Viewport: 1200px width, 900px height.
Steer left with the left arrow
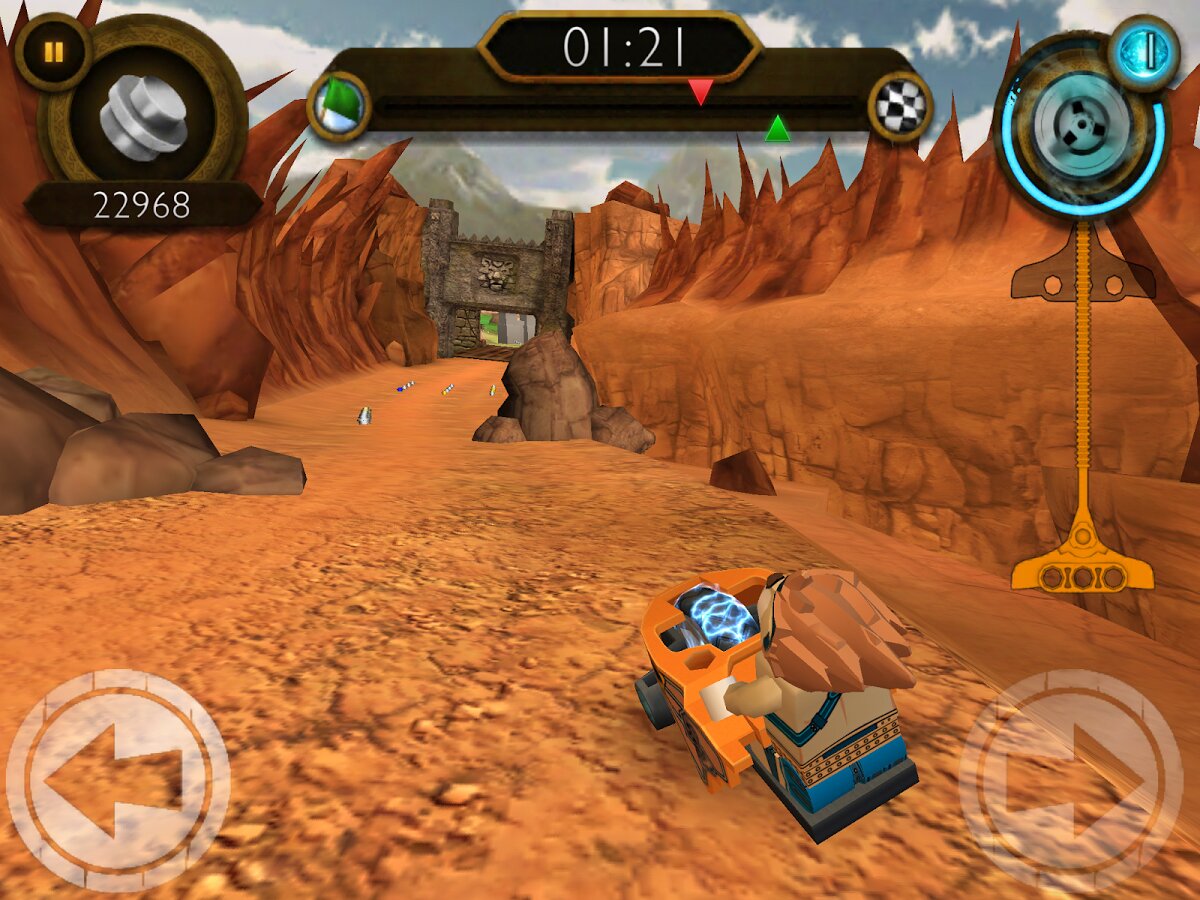[x=118, y=780]
